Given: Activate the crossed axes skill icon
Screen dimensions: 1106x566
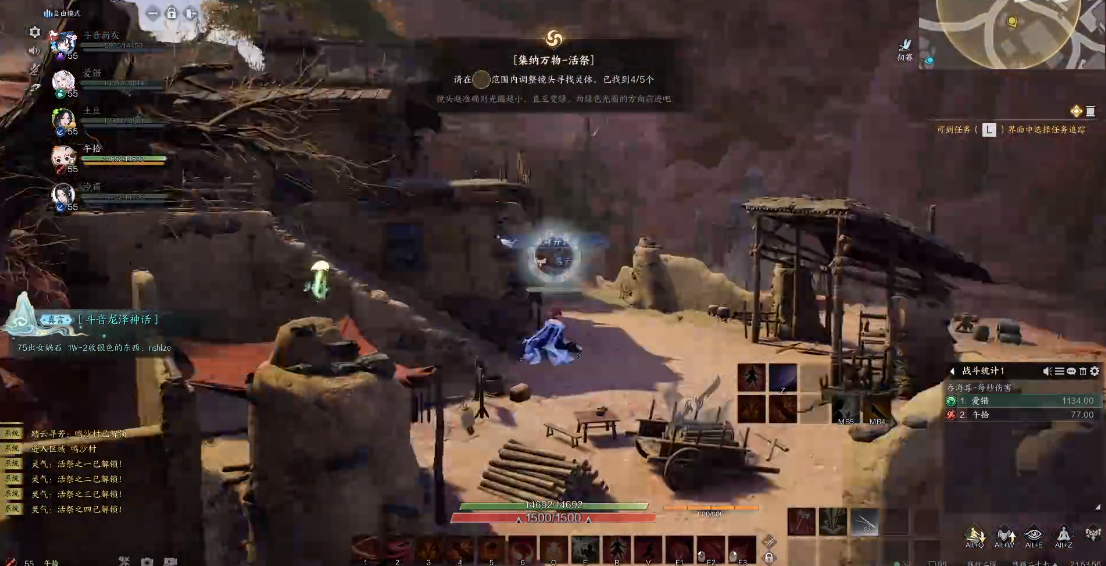Looking at the screenshot, I should click(x=803, y=521).
